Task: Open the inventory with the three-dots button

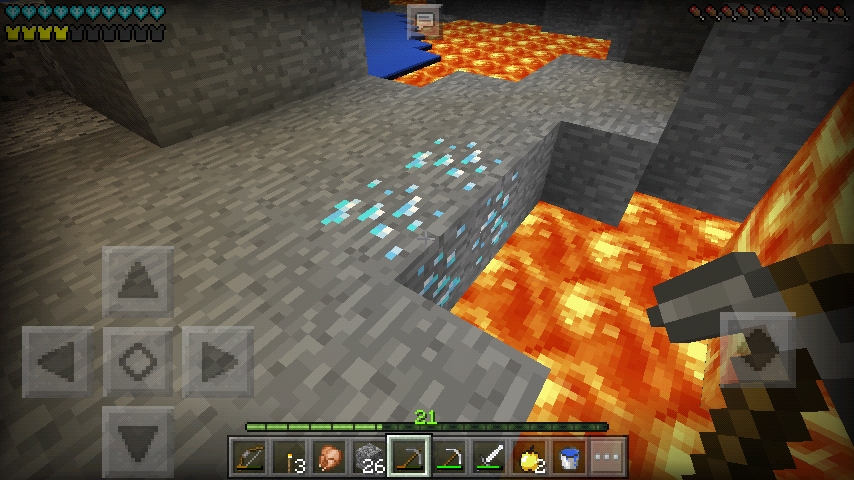Action: coord(608,458)
